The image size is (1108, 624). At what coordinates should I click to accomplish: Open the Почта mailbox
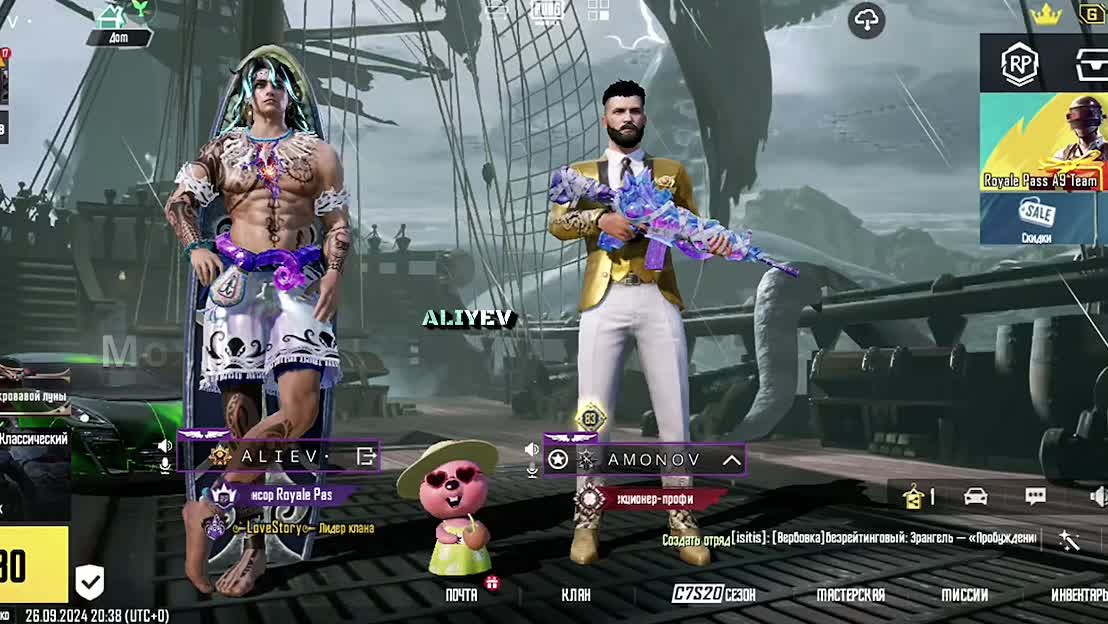point(461,595)
